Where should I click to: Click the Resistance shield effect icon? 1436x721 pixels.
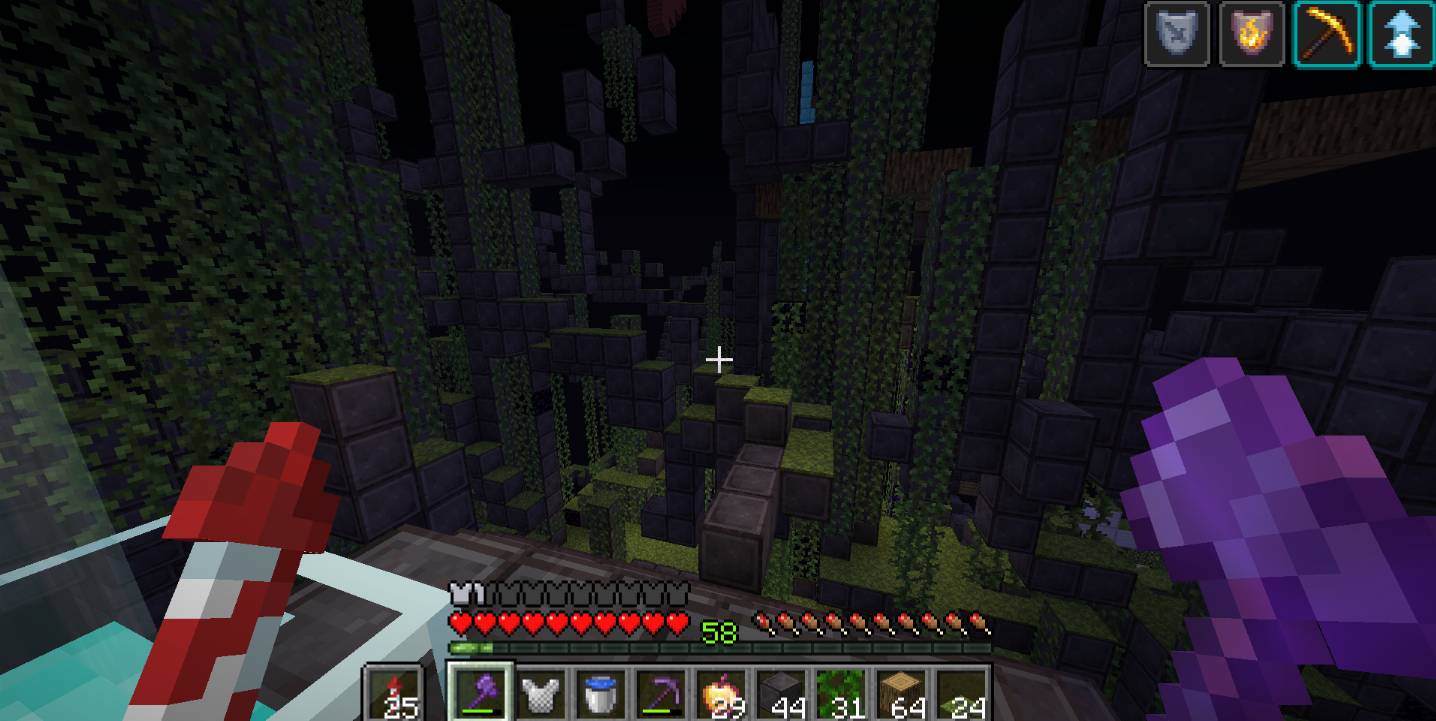[x=1177, y=34]
